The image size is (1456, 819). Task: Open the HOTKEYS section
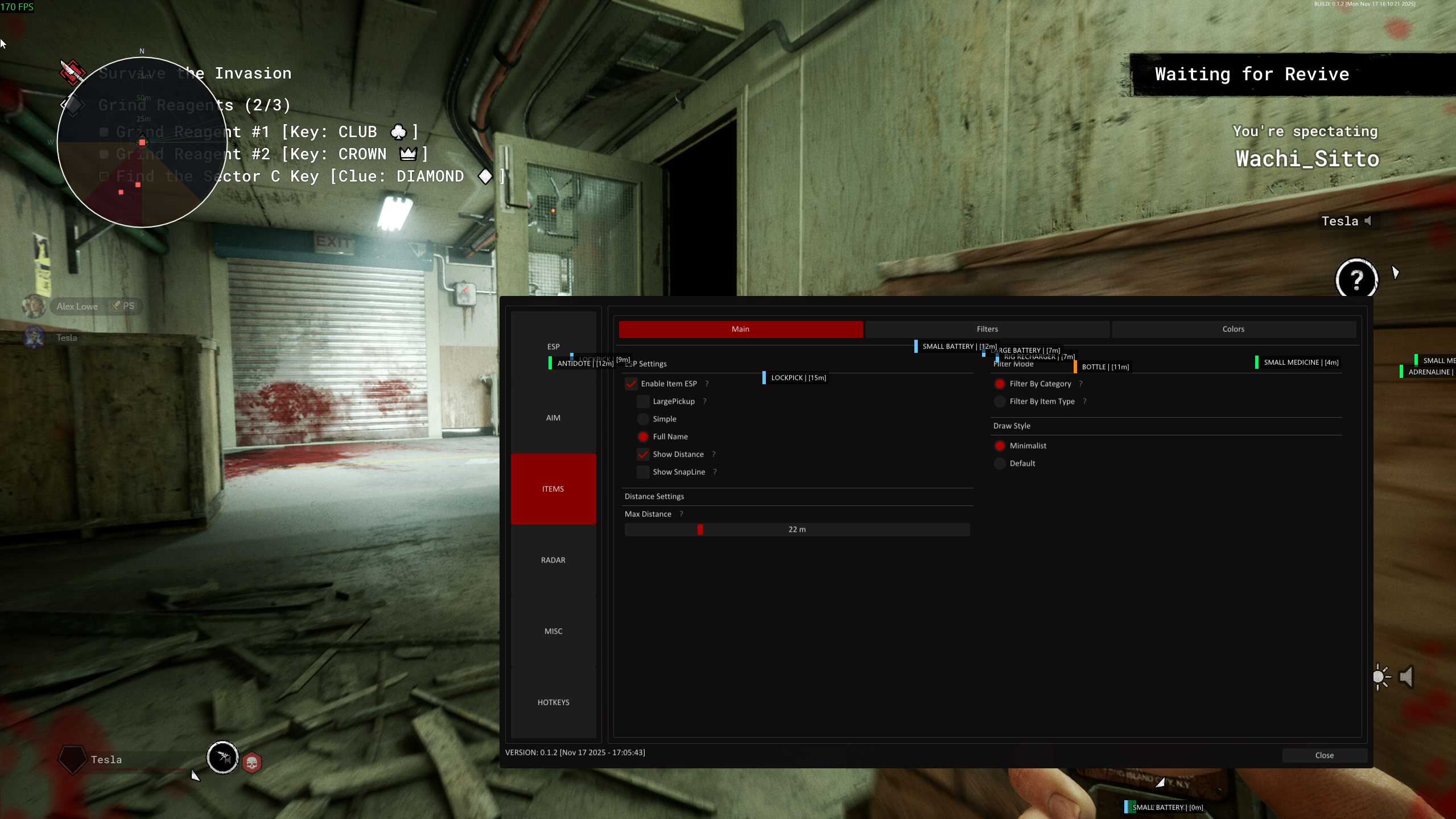(553, 702)
